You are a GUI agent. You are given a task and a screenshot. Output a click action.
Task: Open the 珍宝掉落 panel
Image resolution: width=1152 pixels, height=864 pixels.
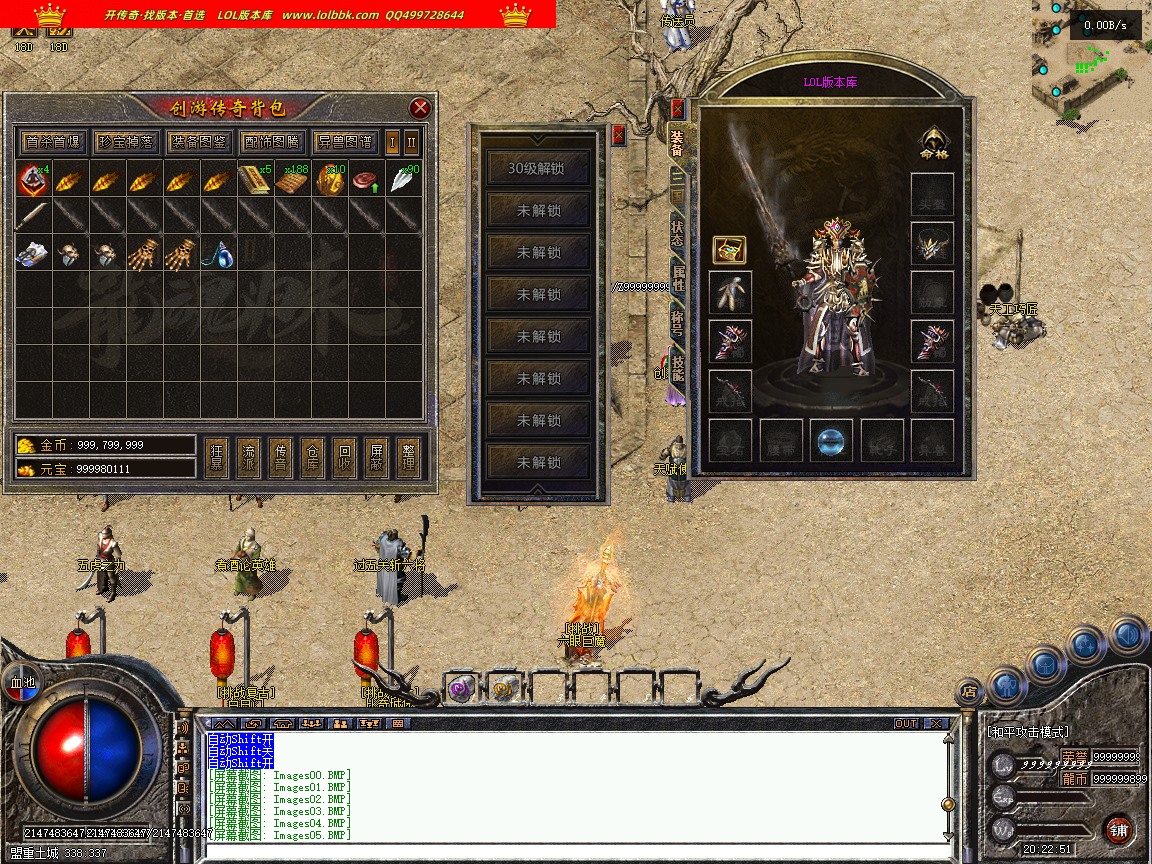(125, 142)
